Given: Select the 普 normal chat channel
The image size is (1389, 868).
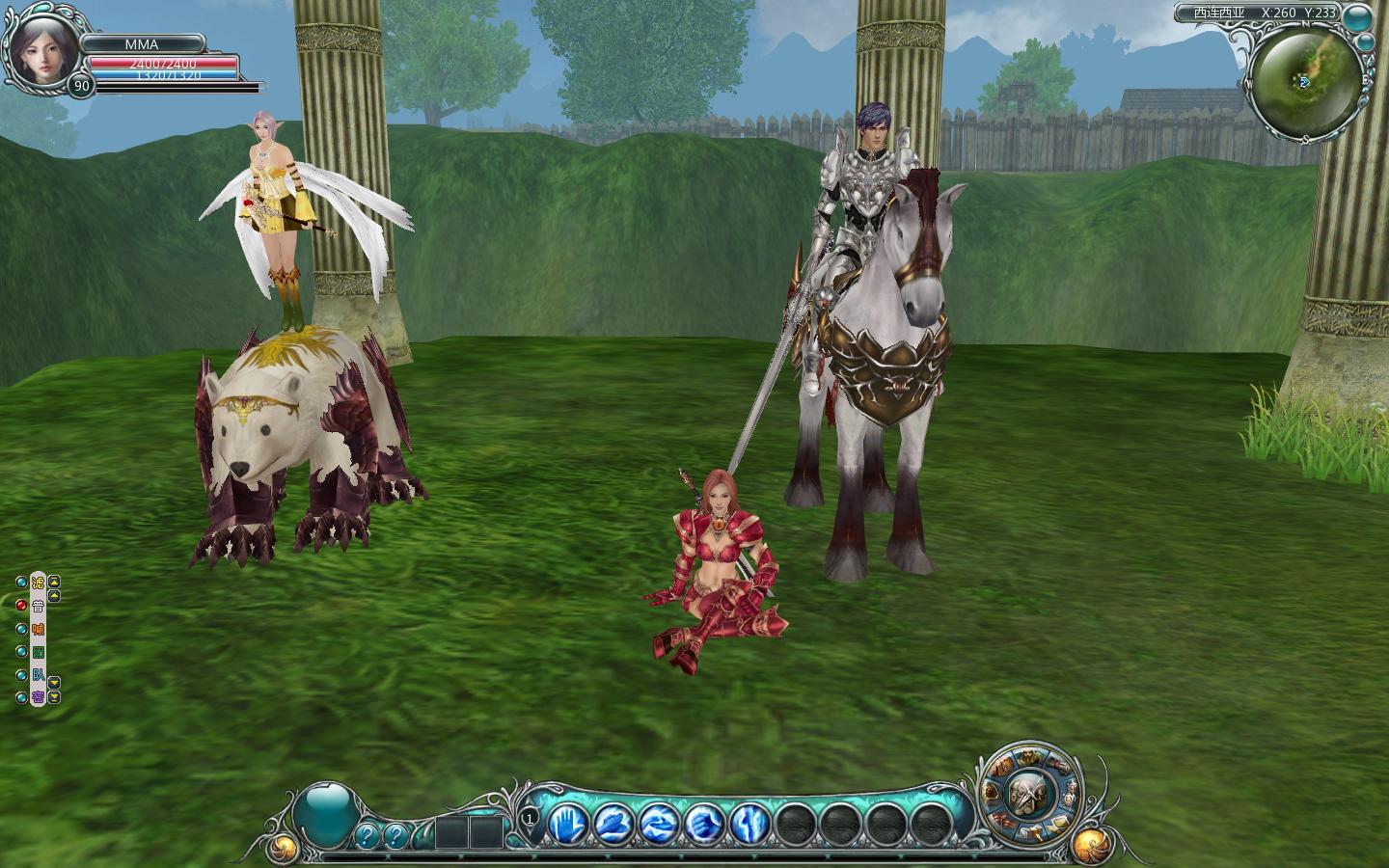Looking at the screenshot, I should click(39, 606).
